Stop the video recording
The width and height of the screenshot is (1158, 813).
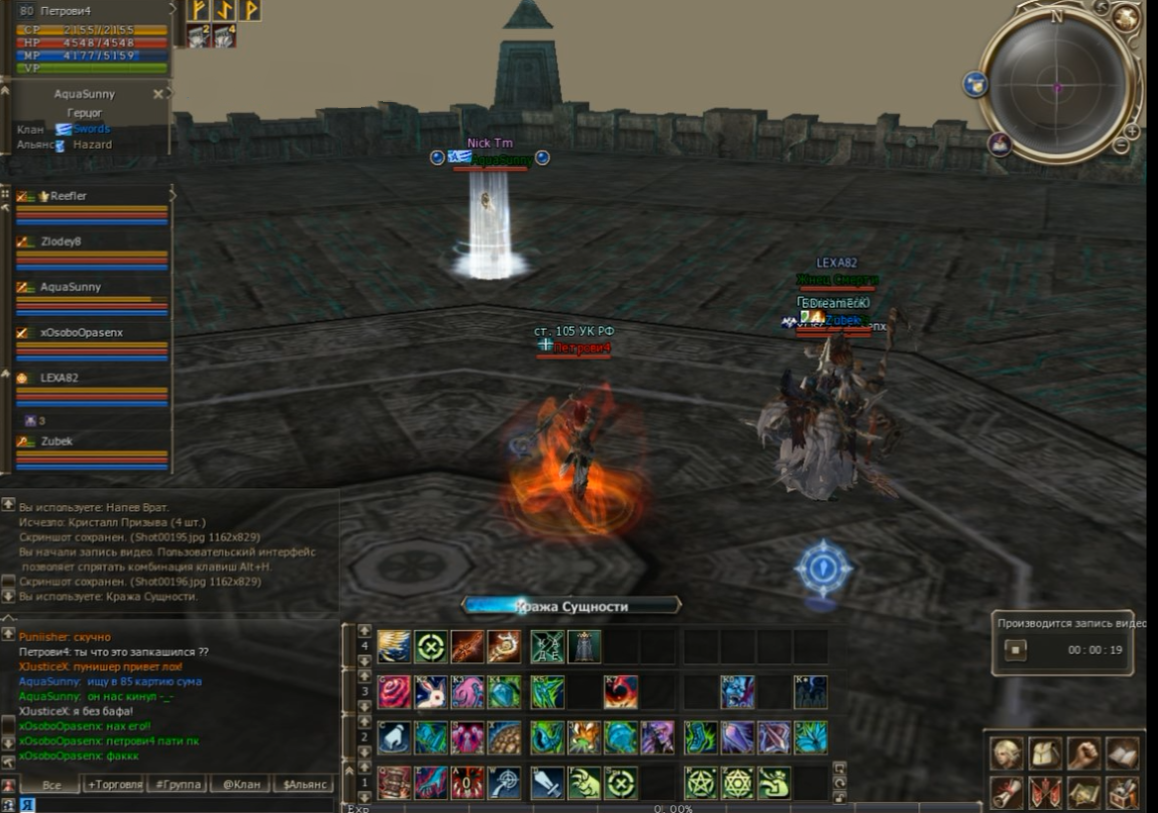point(1015,650)
